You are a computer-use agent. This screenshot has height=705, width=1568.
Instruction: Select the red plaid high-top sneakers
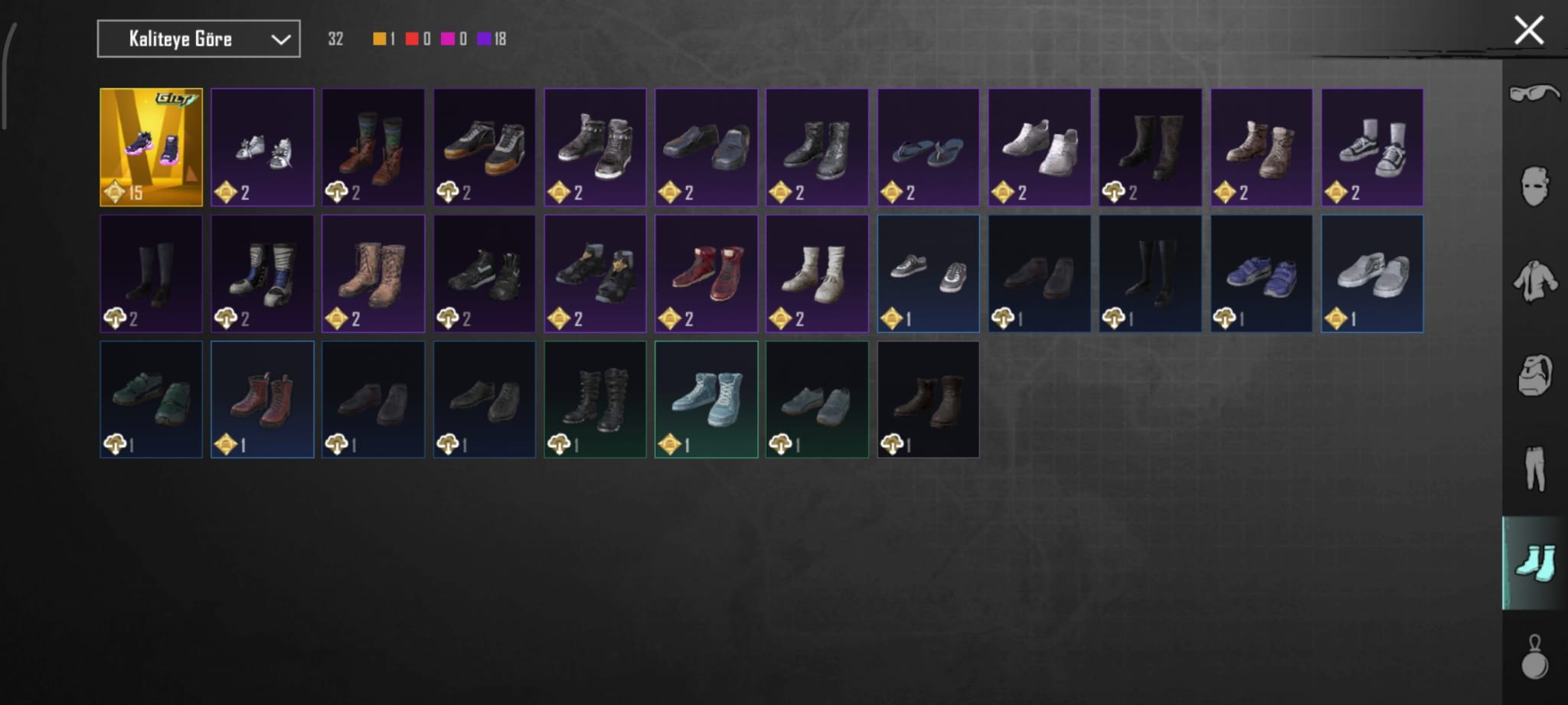[x=706, y=273]
